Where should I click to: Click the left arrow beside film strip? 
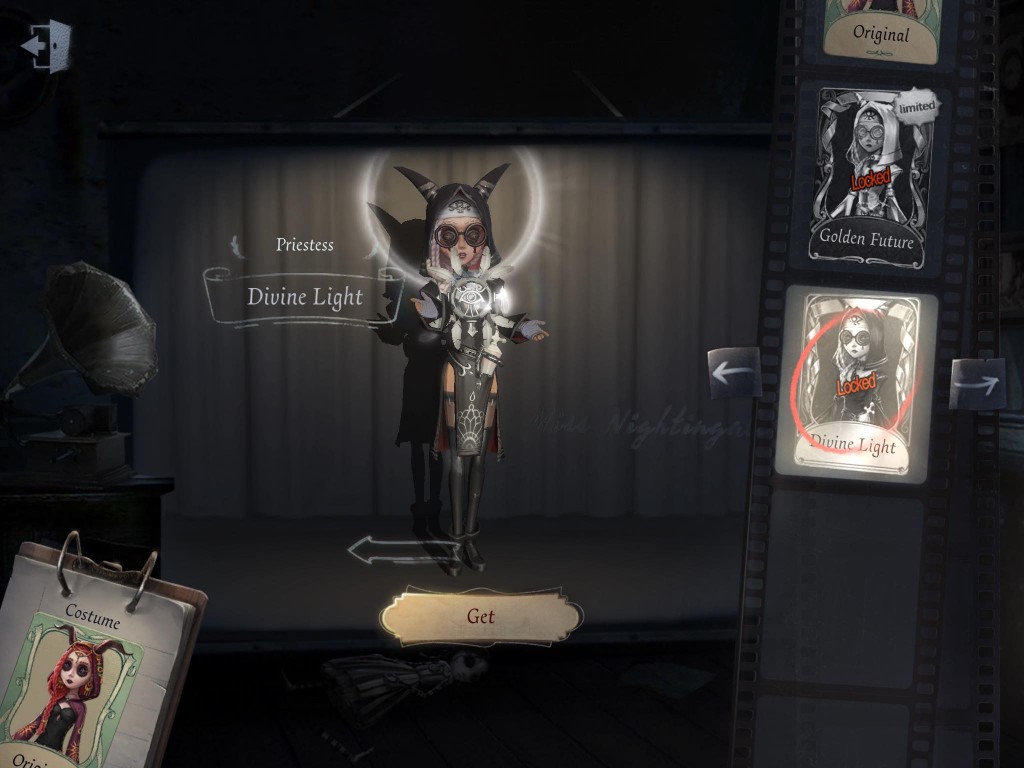[x=735, y=373]
